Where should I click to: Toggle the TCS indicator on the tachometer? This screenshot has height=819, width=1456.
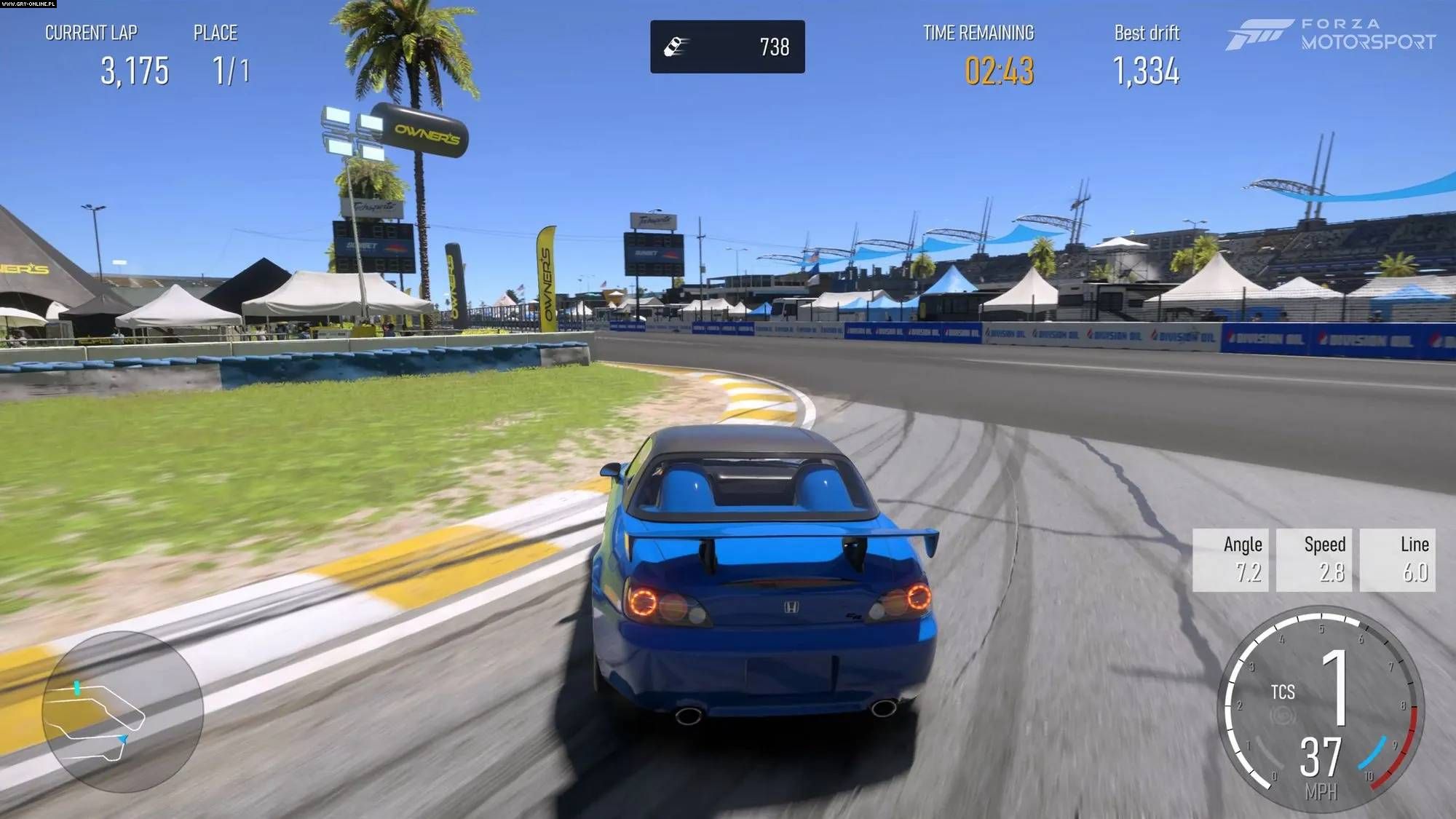click(1283, 692)
